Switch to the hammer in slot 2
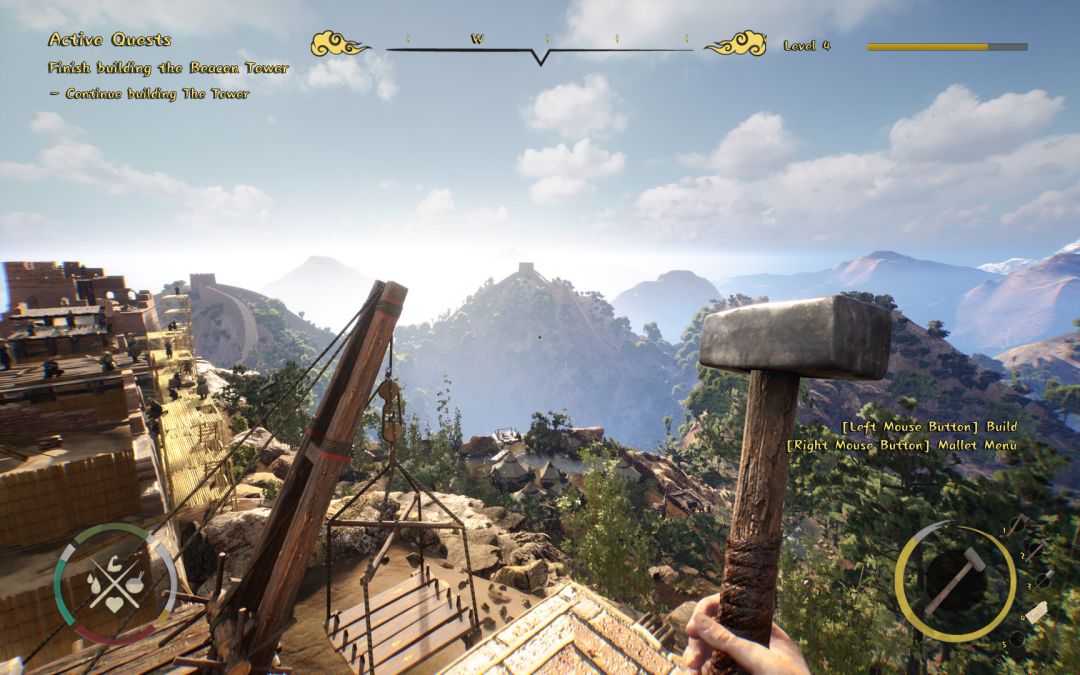The height and width of the screenshot is (675, 1080). 1036,549
